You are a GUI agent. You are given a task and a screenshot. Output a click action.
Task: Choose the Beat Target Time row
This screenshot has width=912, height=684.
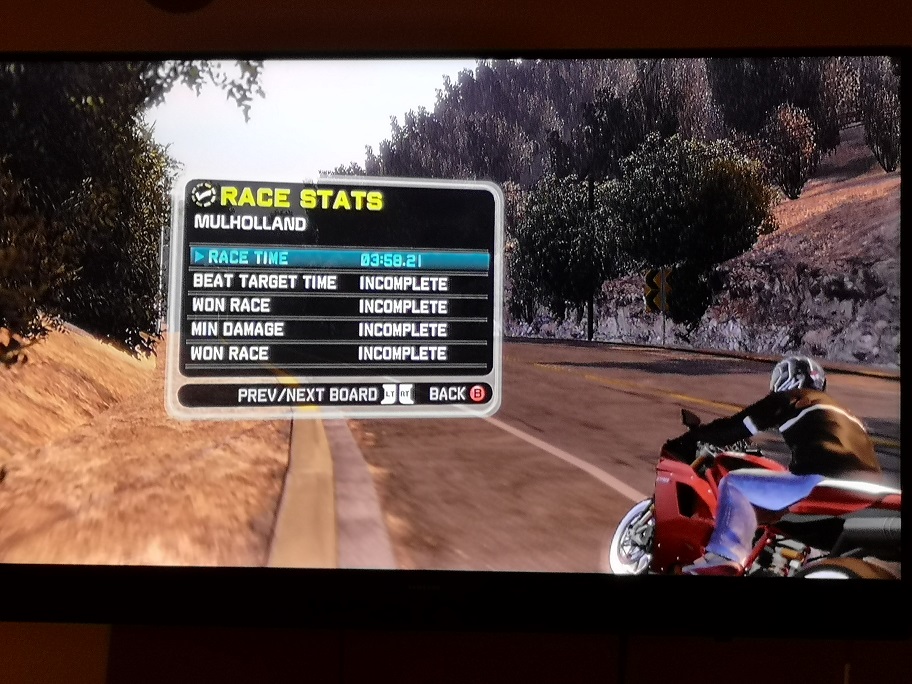pyautogui.click(x=338, y=283)
